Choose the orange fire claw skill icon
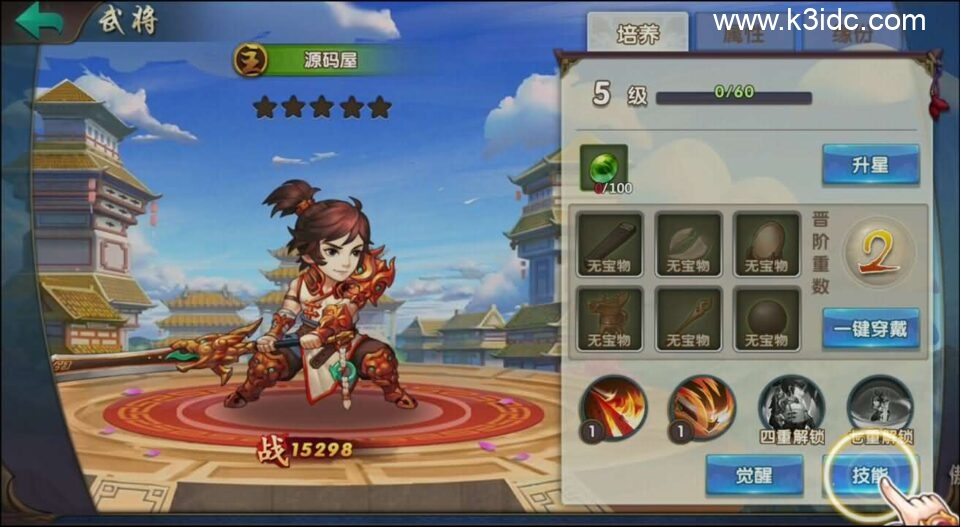This screenshot has width=960, height=527. pos(701,407)
